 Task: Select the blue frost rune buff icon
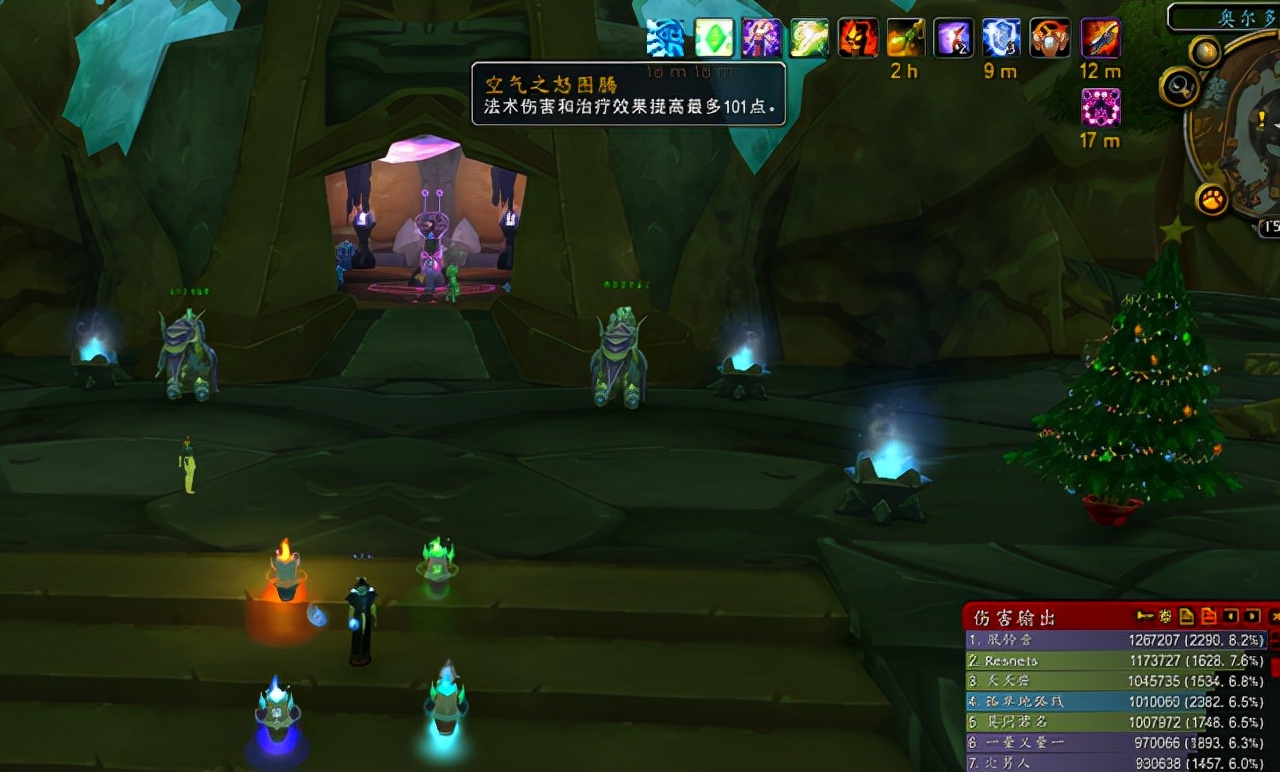[666, 38]
